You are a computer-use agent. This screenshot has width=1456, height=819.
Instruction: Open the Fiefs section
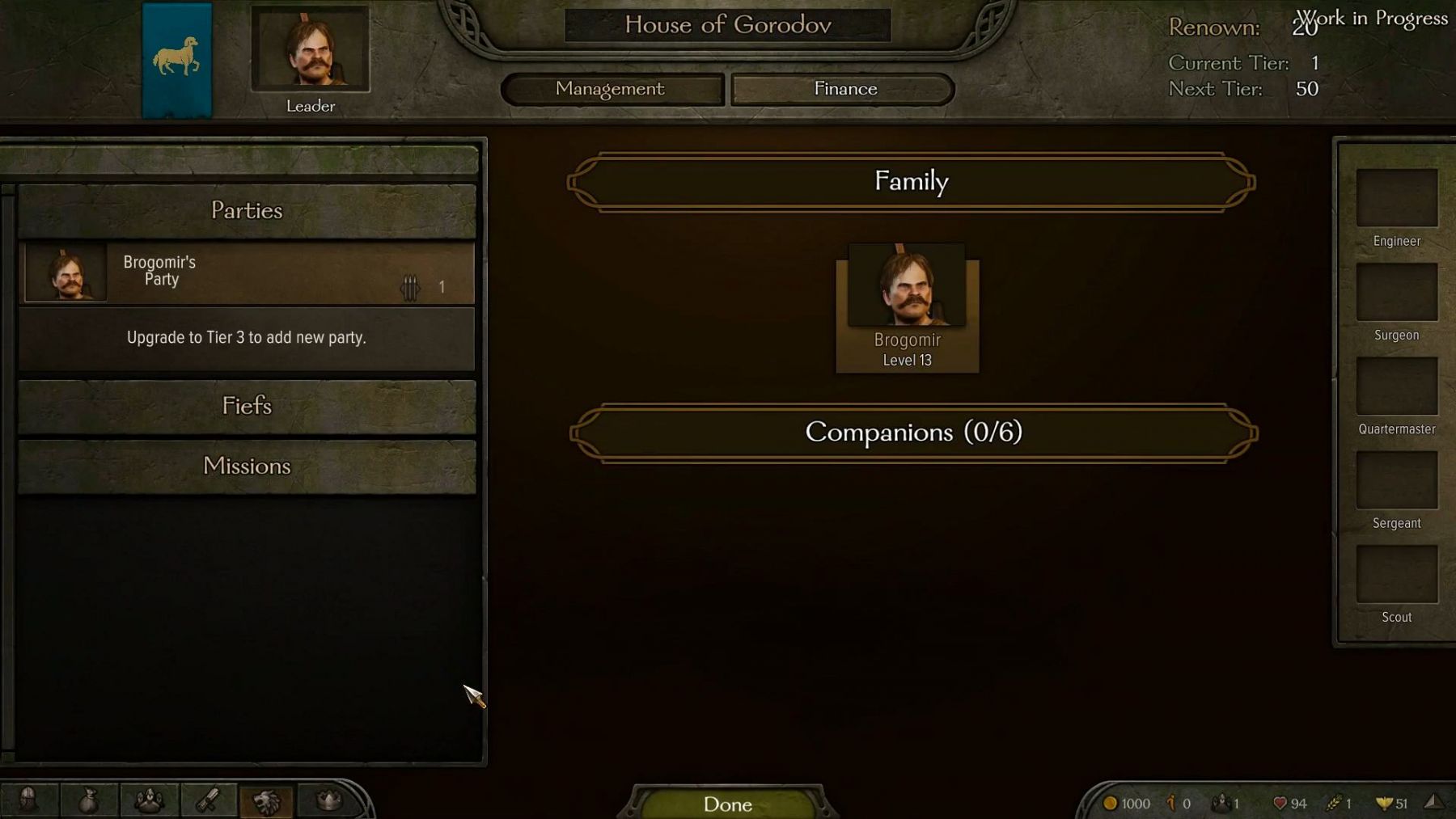247,406
